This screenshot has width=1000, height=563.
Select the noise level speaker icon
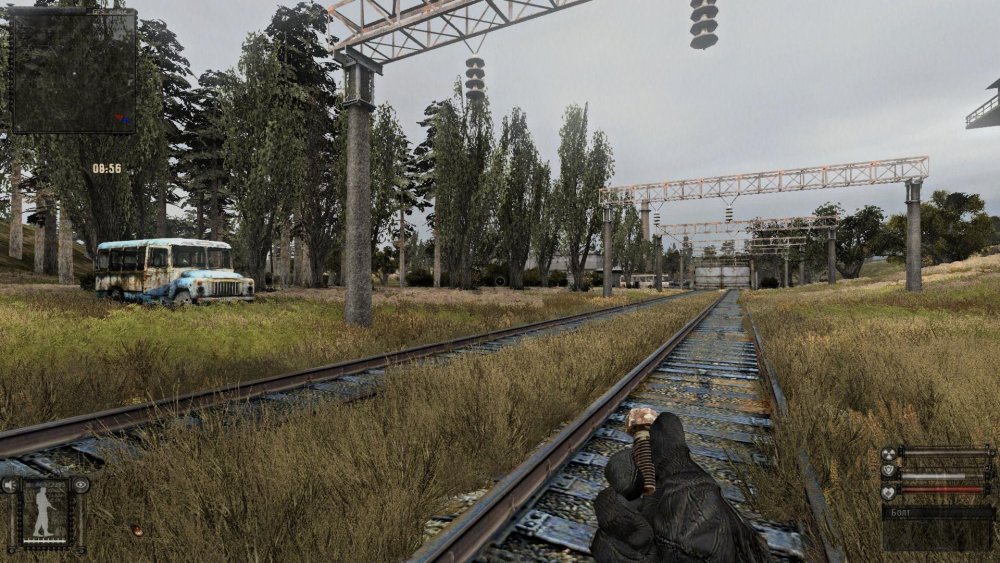(x=9, y=486)
